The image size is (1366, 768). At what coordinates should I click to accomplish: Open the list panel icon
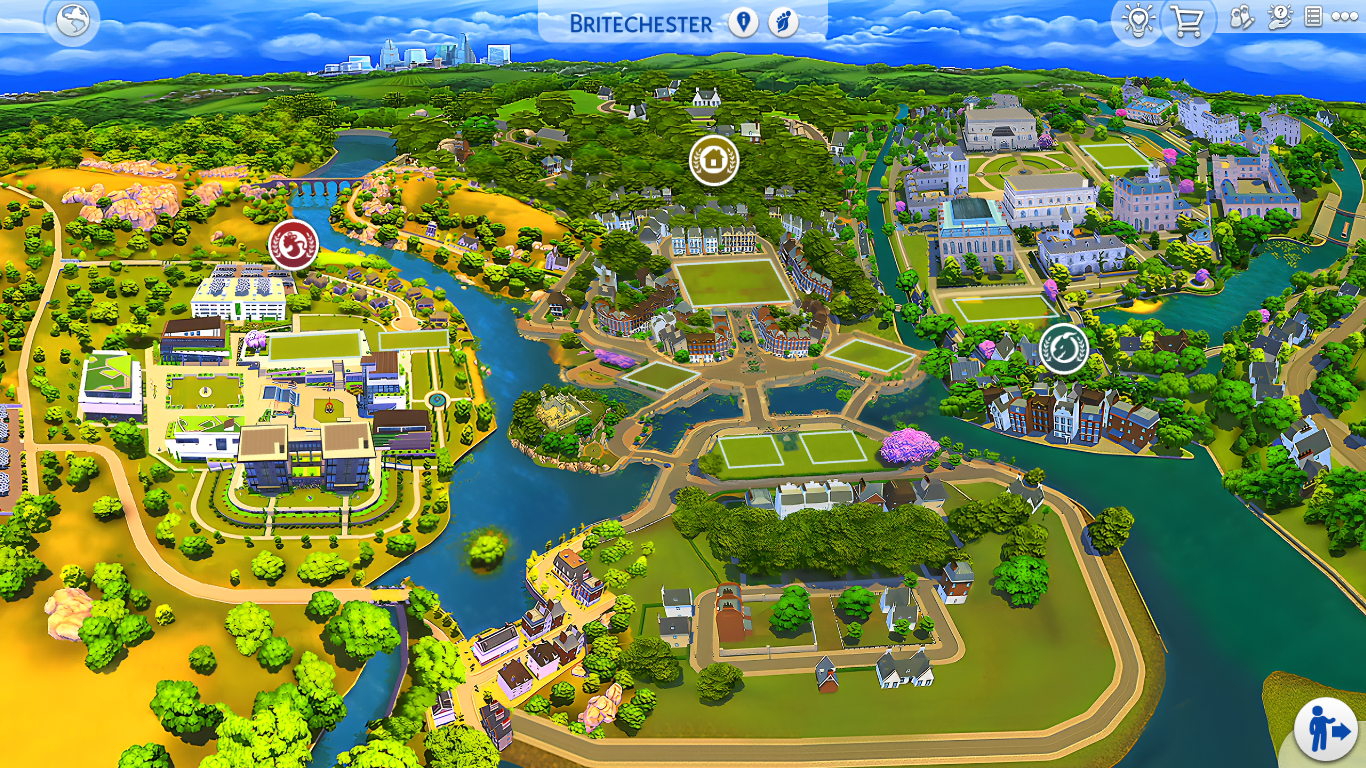coord(1314,18)
